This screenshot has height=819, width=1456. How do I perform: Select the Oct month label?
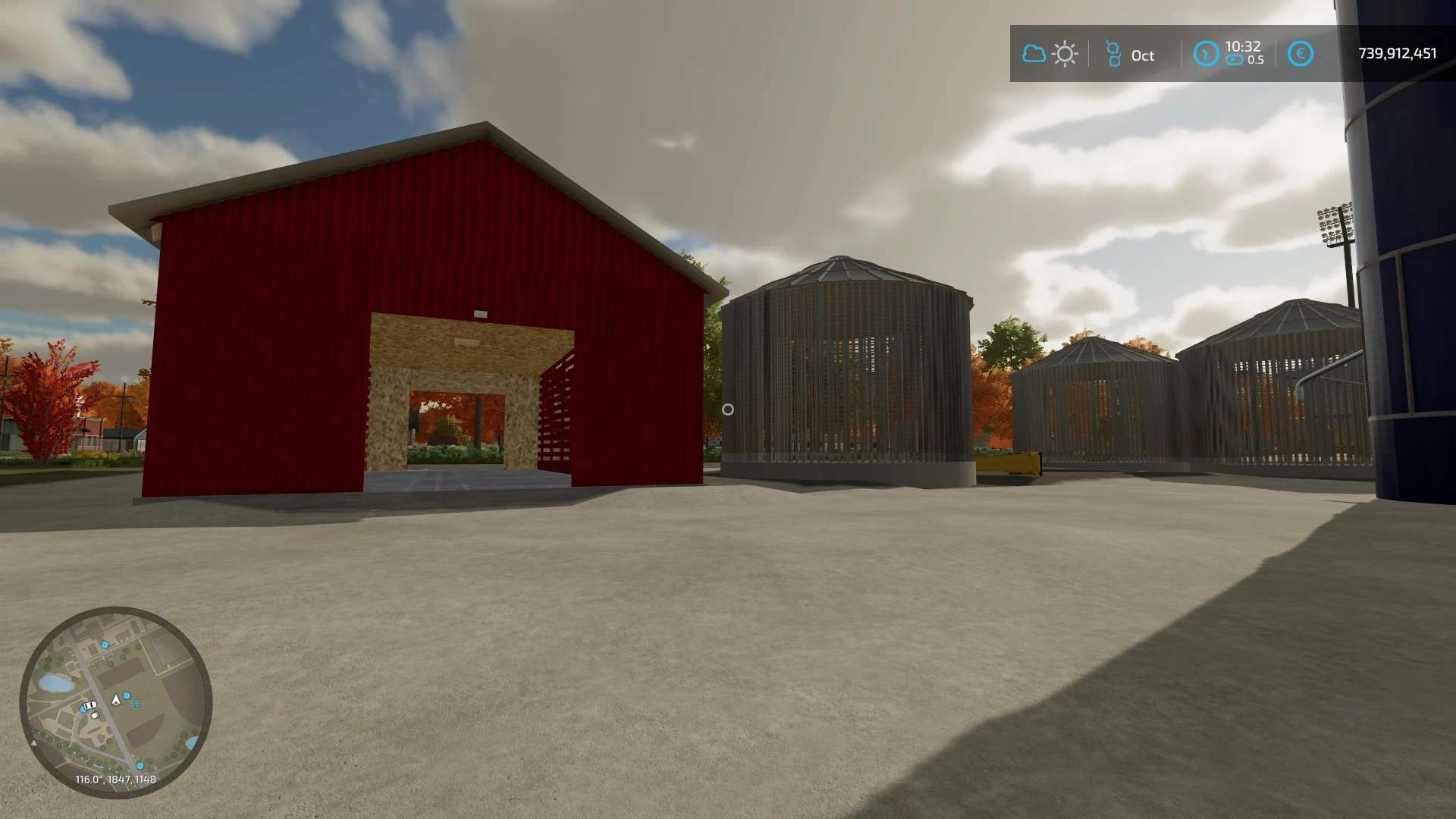1143,55
